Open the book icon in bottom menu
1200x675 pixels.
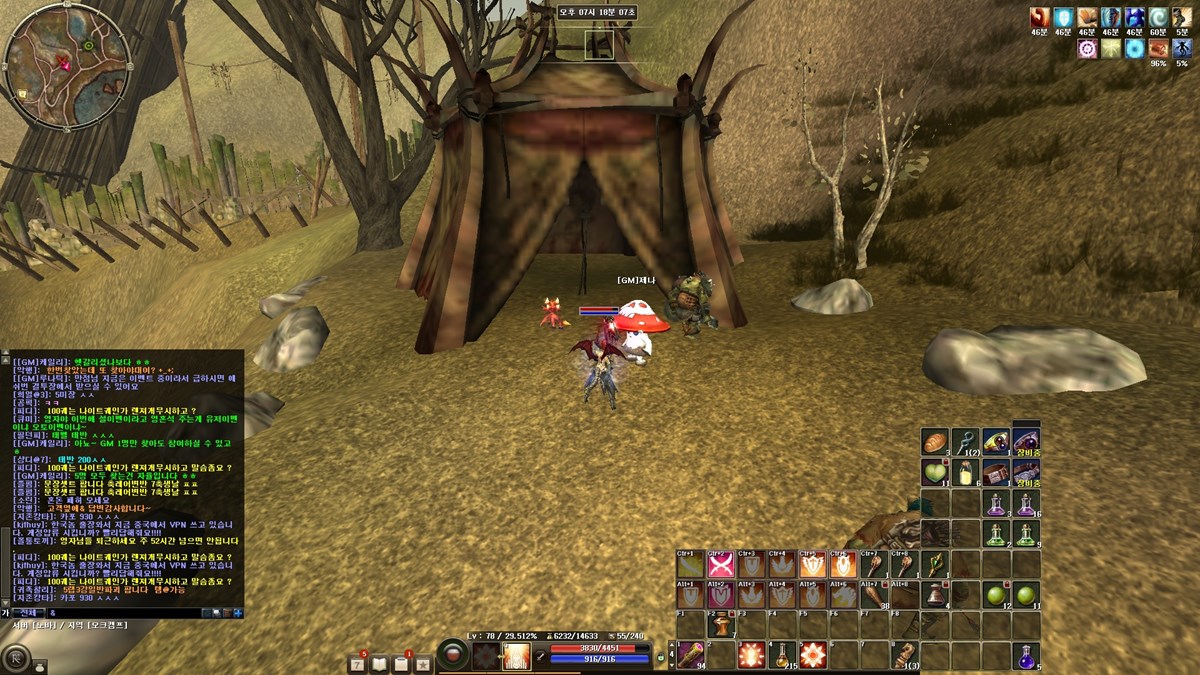click(380, 663)
